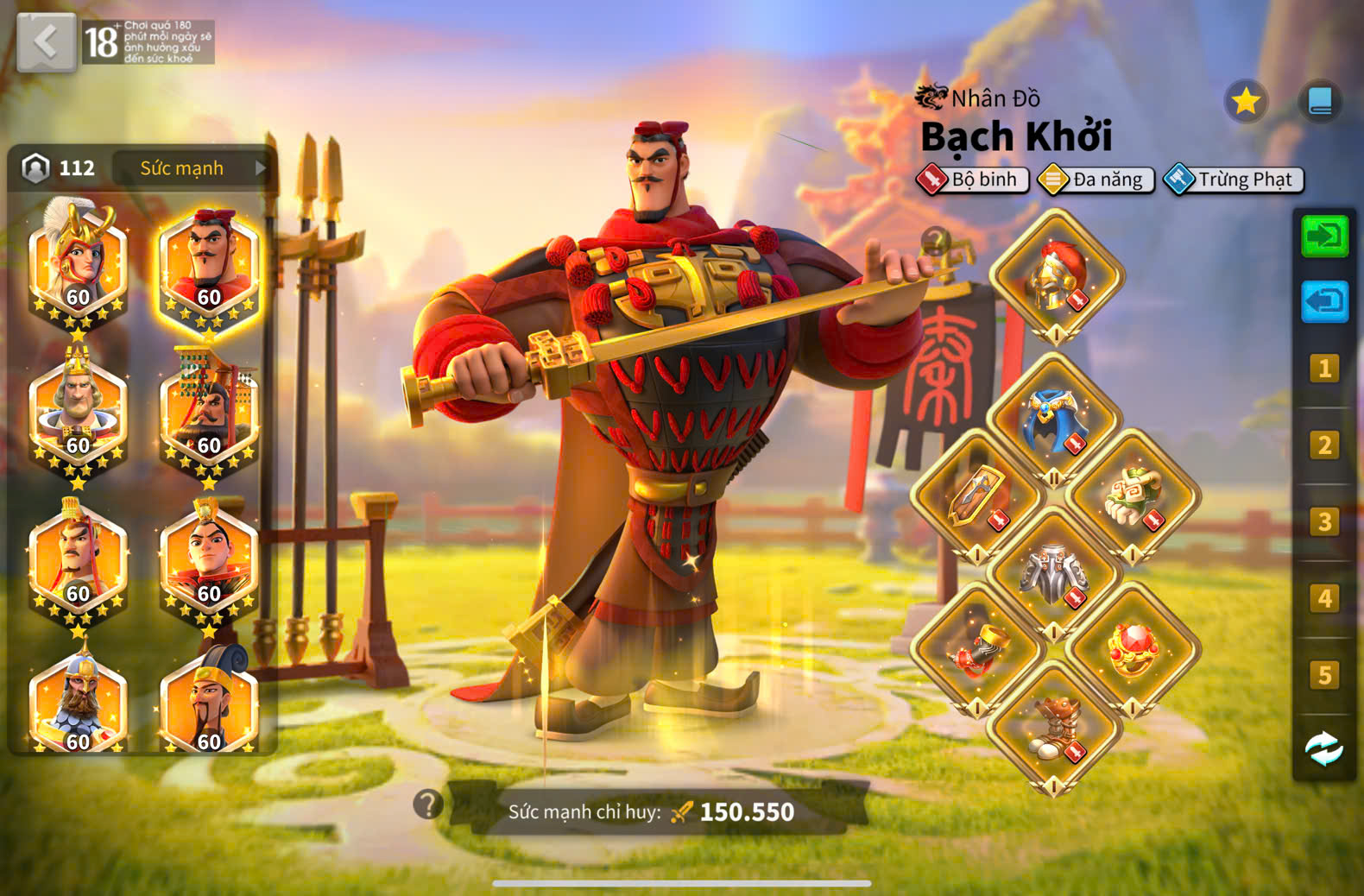Go back with the arrow button

tap(47, 41)
